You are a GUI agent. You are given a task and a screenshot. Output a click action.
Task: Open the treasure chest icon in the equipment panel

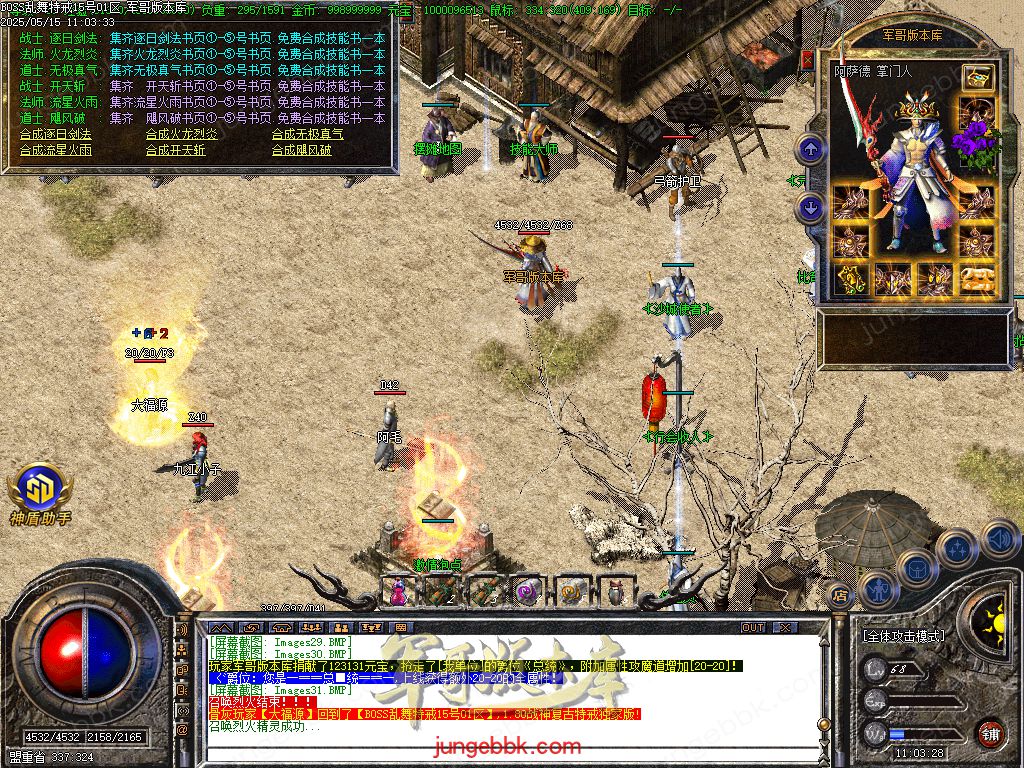(x=977, y=77)
